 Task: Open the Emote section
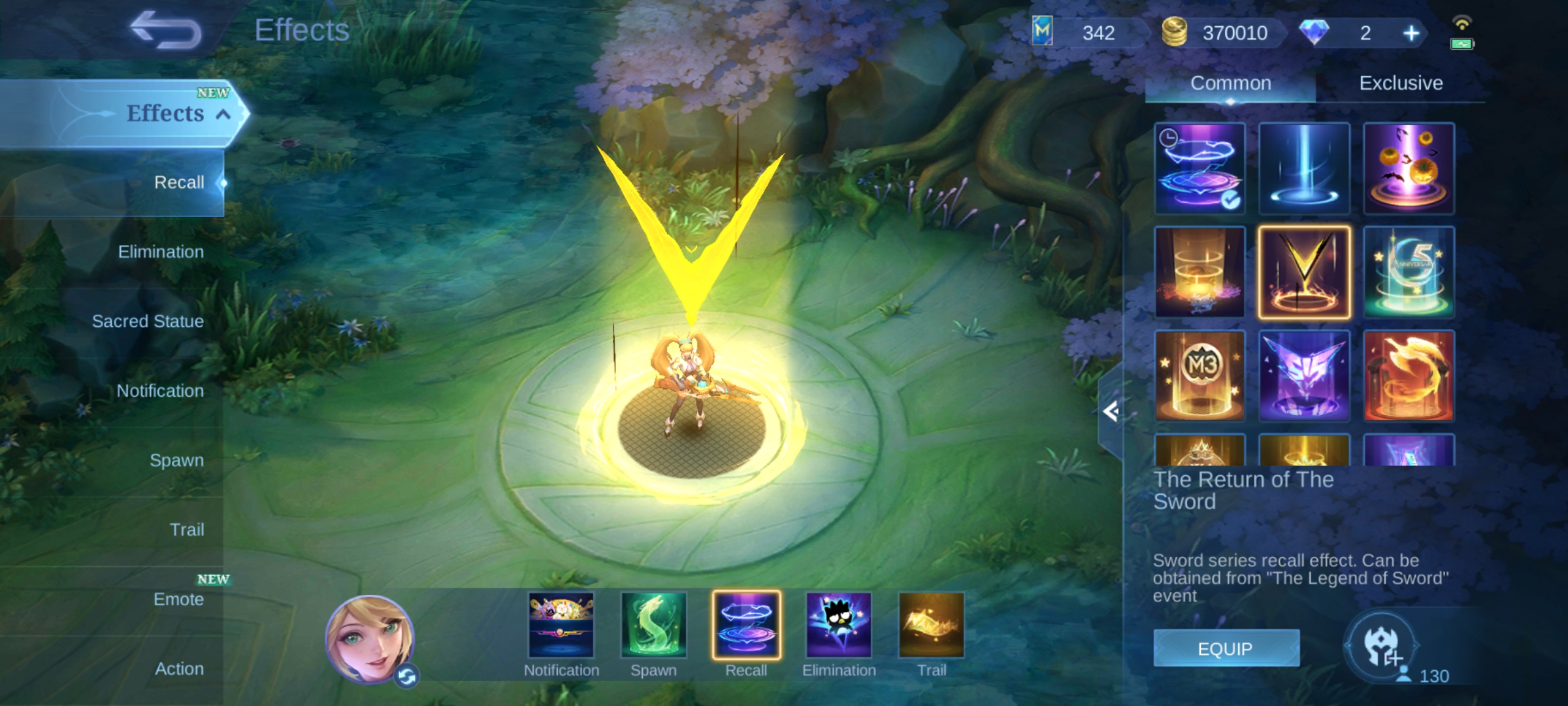(178, 599)
